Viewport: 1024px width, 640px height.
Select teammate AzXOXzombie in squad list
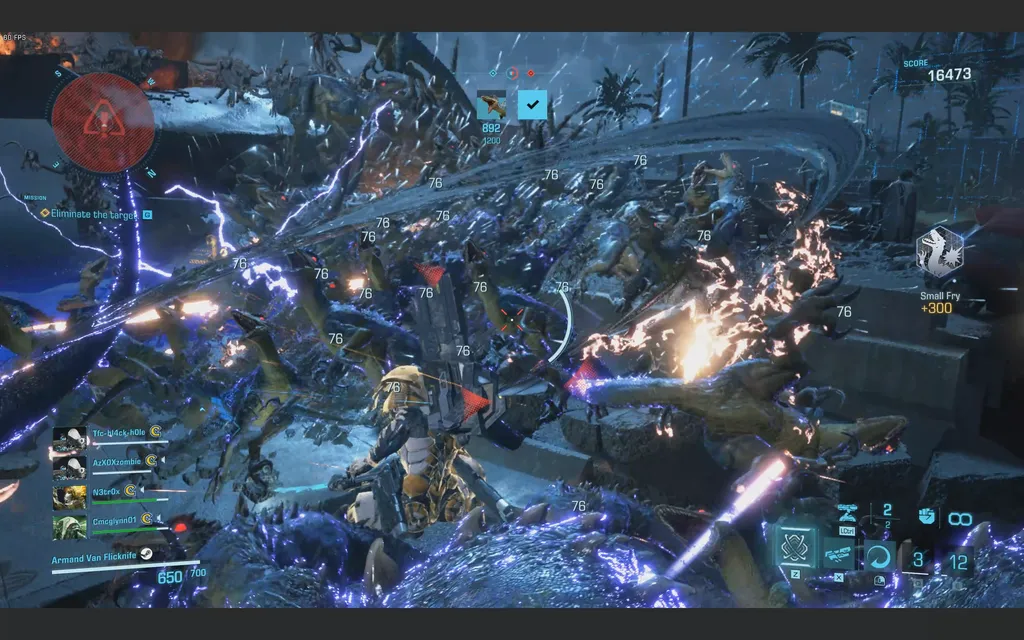tap(117, 462)
